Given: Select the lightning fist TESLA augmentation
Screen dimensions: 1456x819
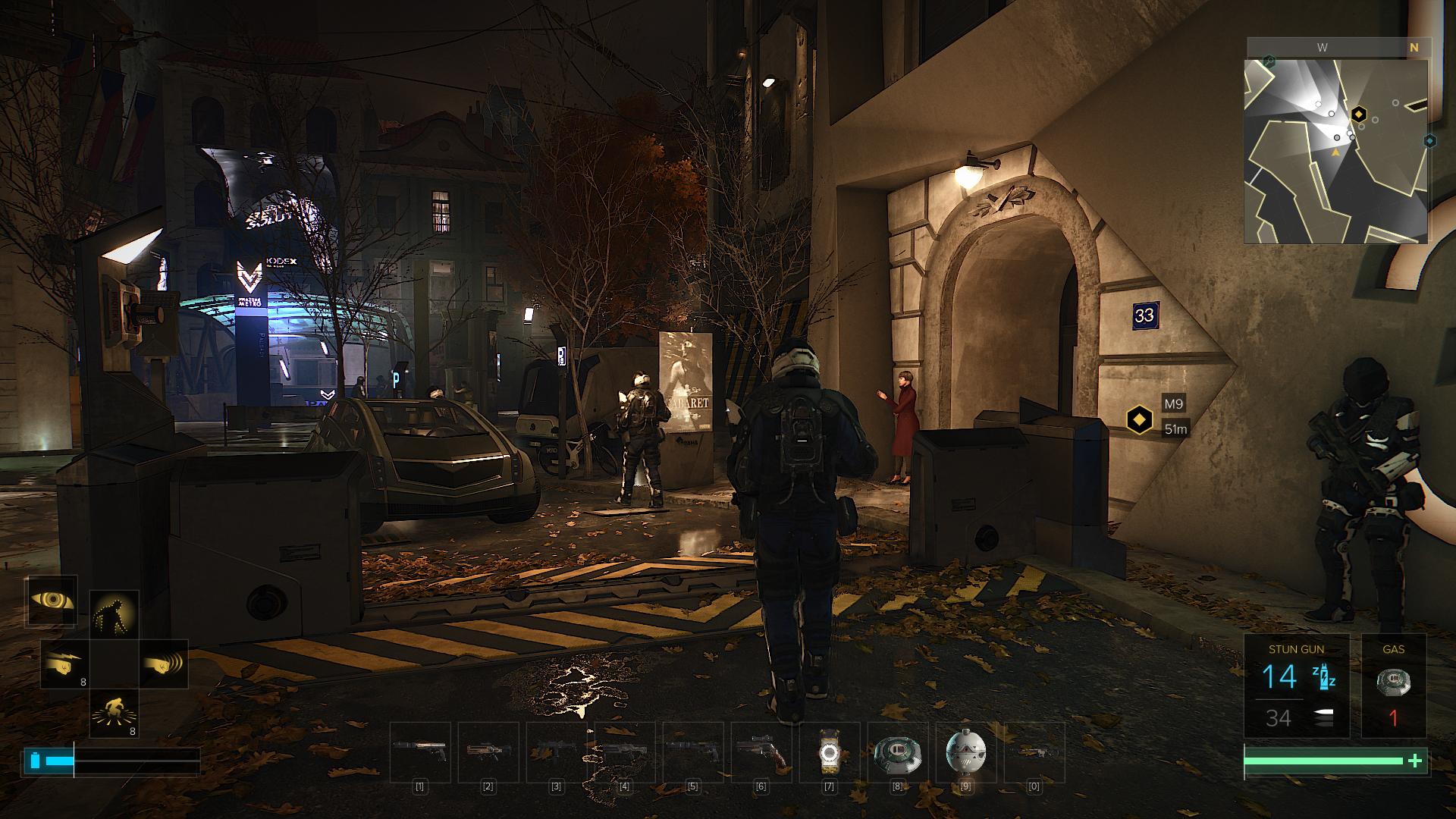Looking at the screenshot, I should click(x=64, y=664).
